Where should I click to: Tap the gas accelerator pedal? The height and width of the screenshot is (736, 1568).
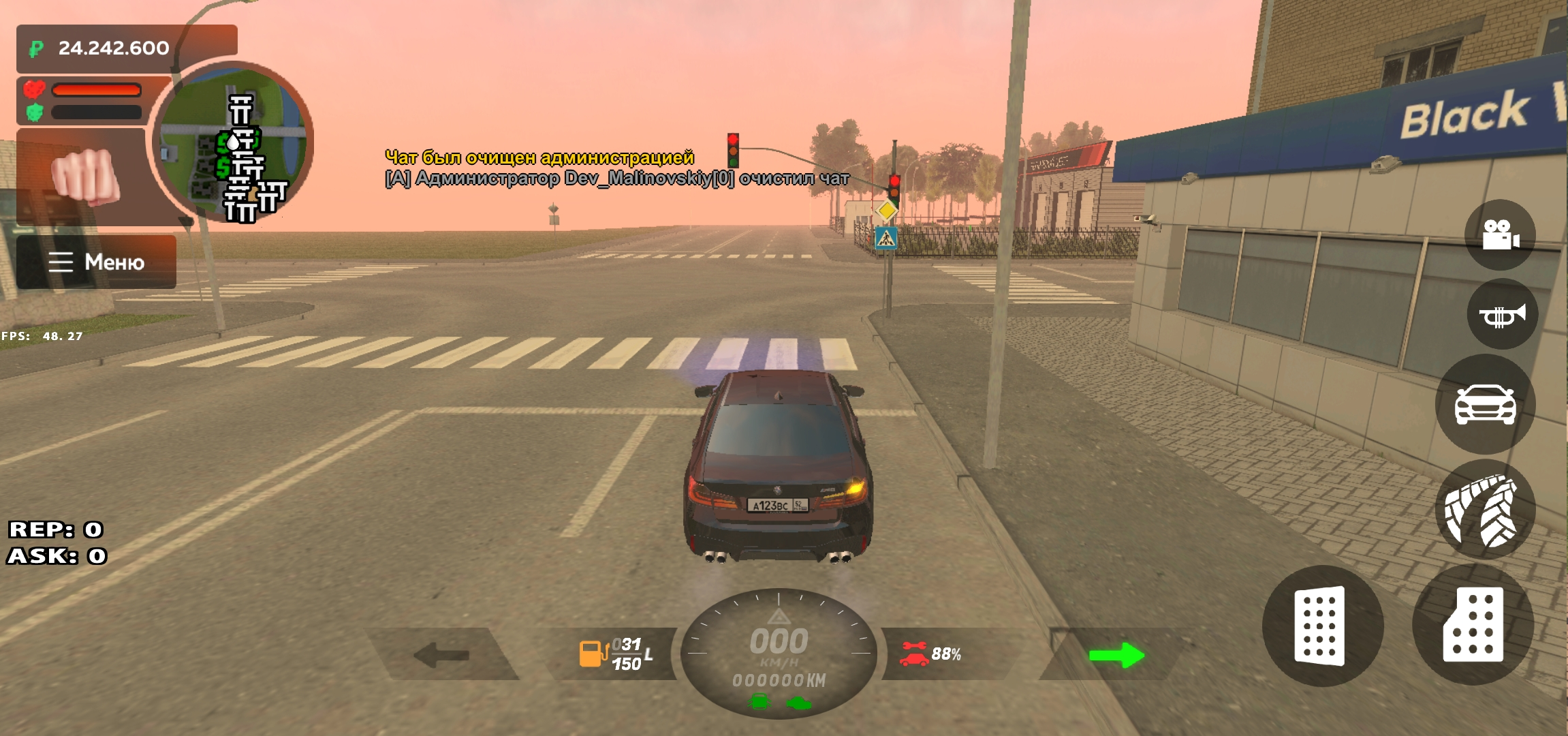[1473, 624]
